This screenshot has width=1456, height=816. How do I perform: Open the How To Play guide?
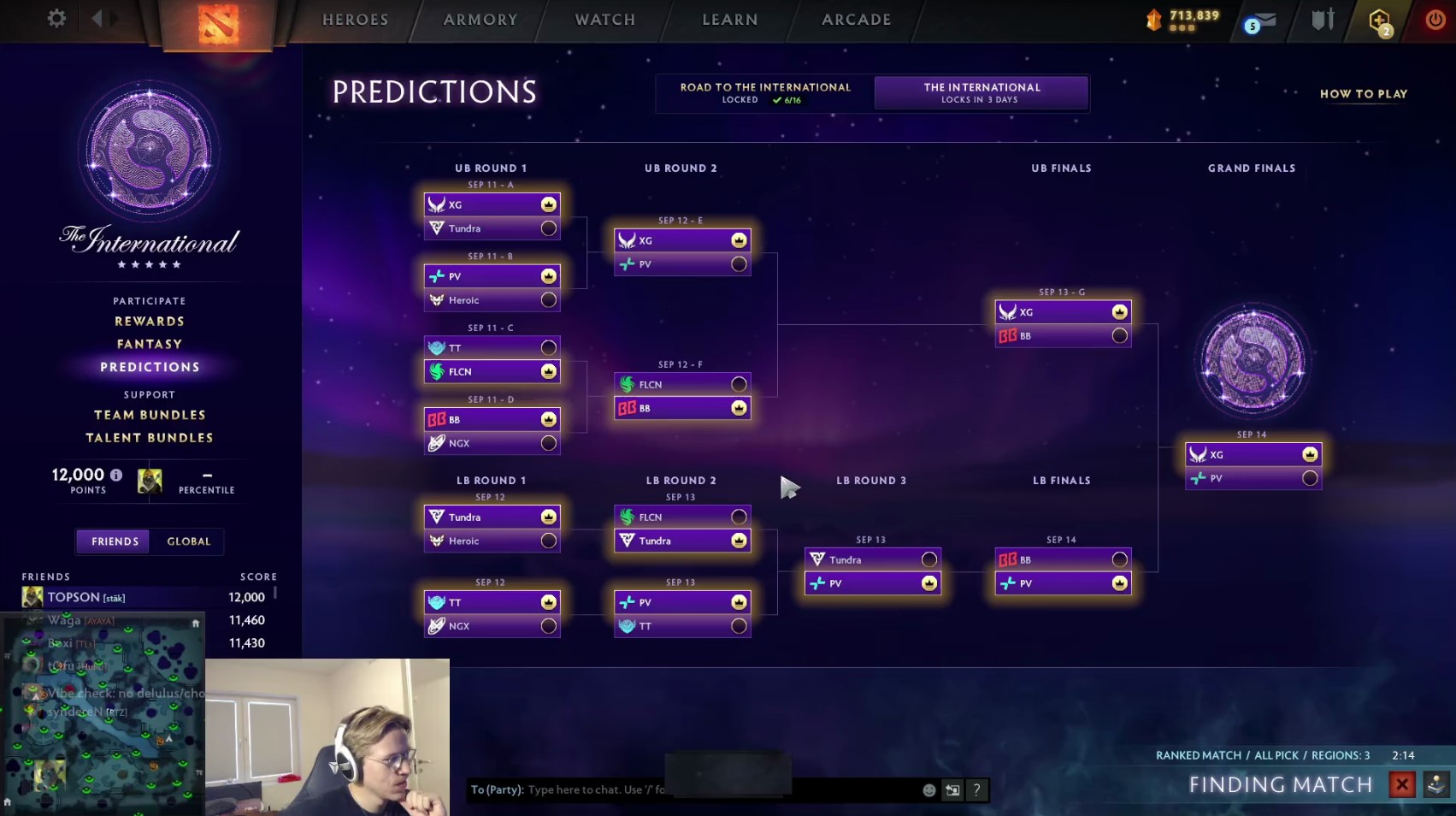[x=1363, y=94]
